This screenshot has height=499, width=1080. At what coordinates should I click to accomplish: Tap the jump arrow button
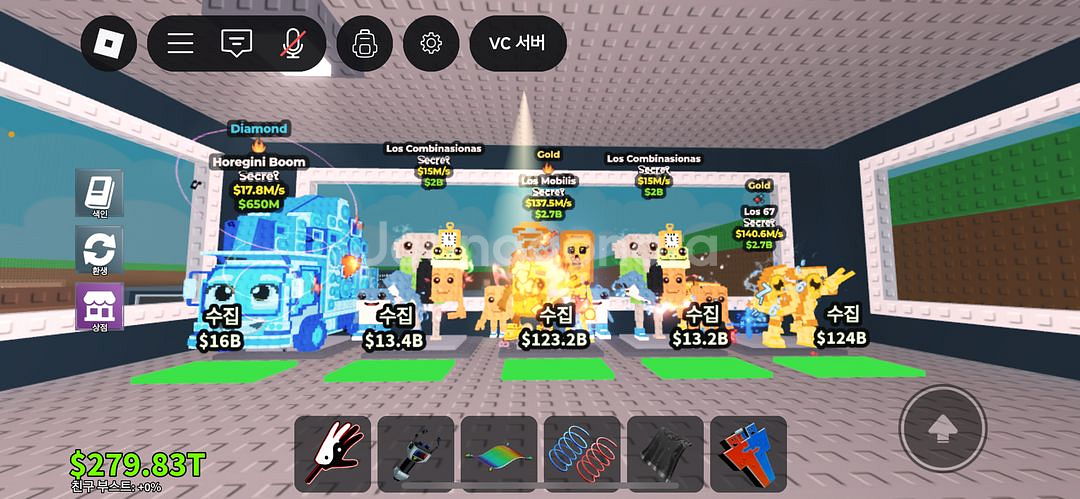coord(940,429)
